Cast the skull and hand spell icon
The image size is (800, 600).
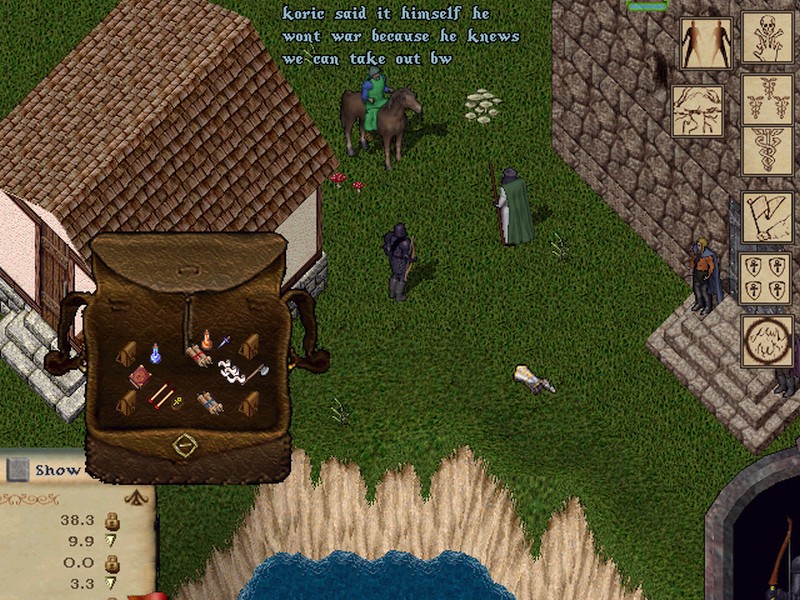pos(767,38)
